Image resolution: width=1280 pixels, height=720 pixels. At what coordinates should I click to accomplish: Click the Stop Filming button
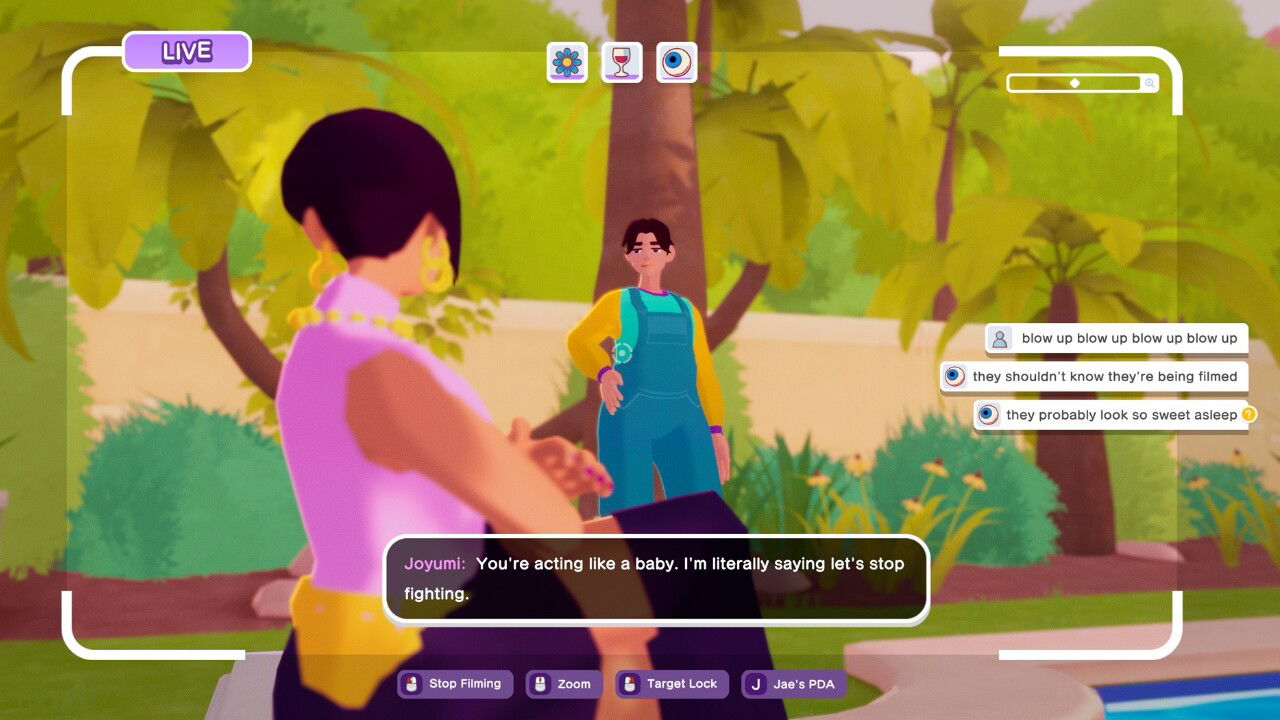point(455,684)
